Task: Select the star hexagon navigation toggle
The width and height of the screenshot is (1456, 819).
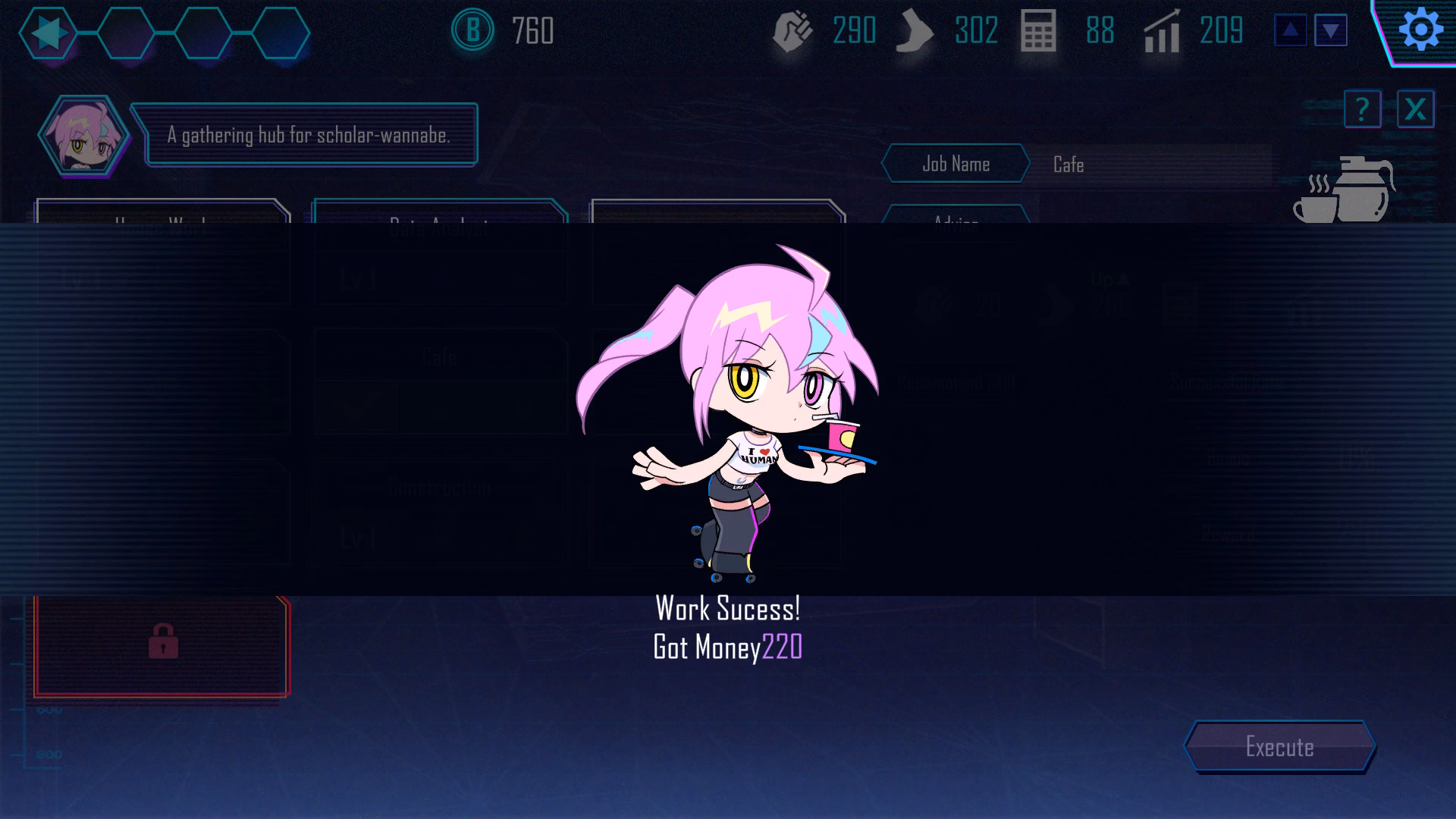Action: (x=47, y=32)
